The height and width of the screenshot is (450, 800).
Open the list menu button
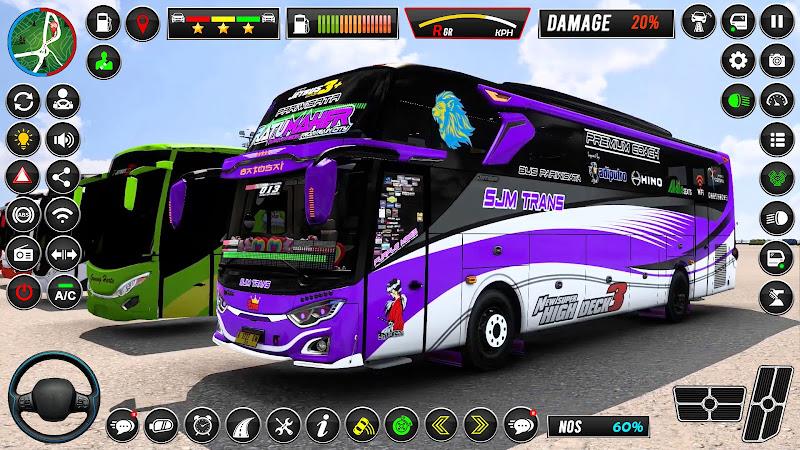point(777,137)
